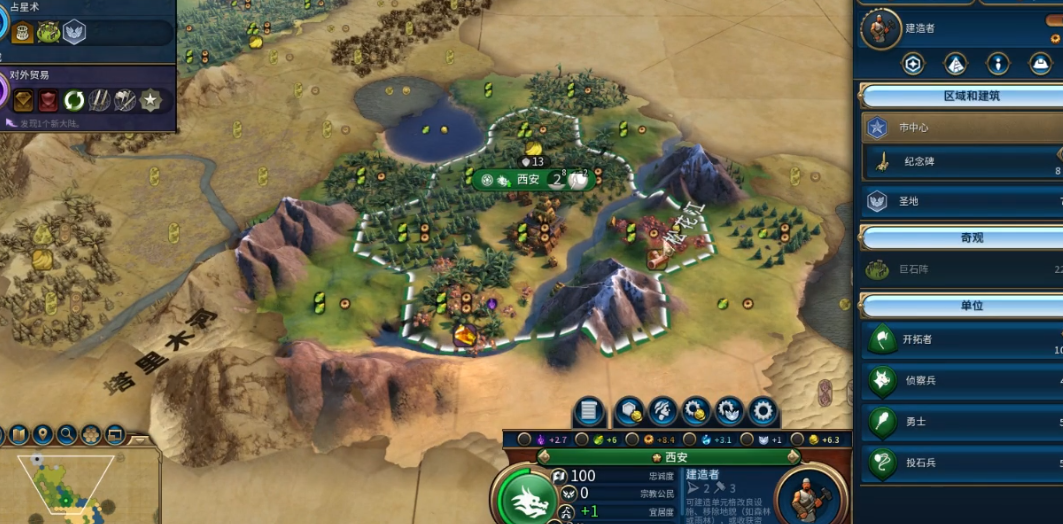Open the manage citizens head icon
The width and height of the screenshot is (1063, 524).
tap(662, 411)
